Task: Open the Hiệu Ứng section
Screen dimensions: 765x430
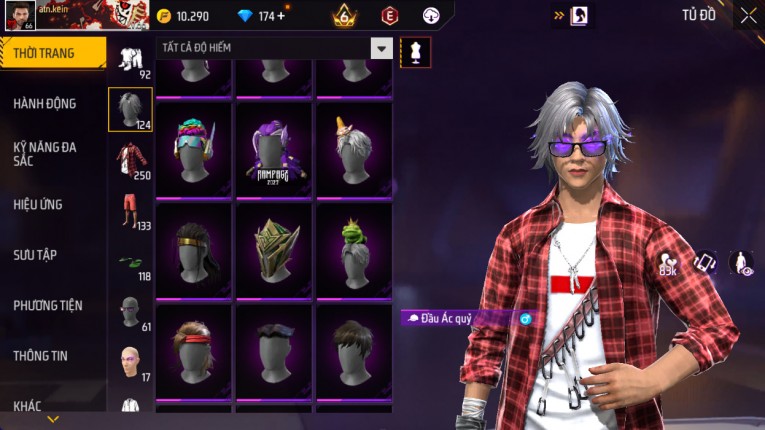Action: (38, 204)
